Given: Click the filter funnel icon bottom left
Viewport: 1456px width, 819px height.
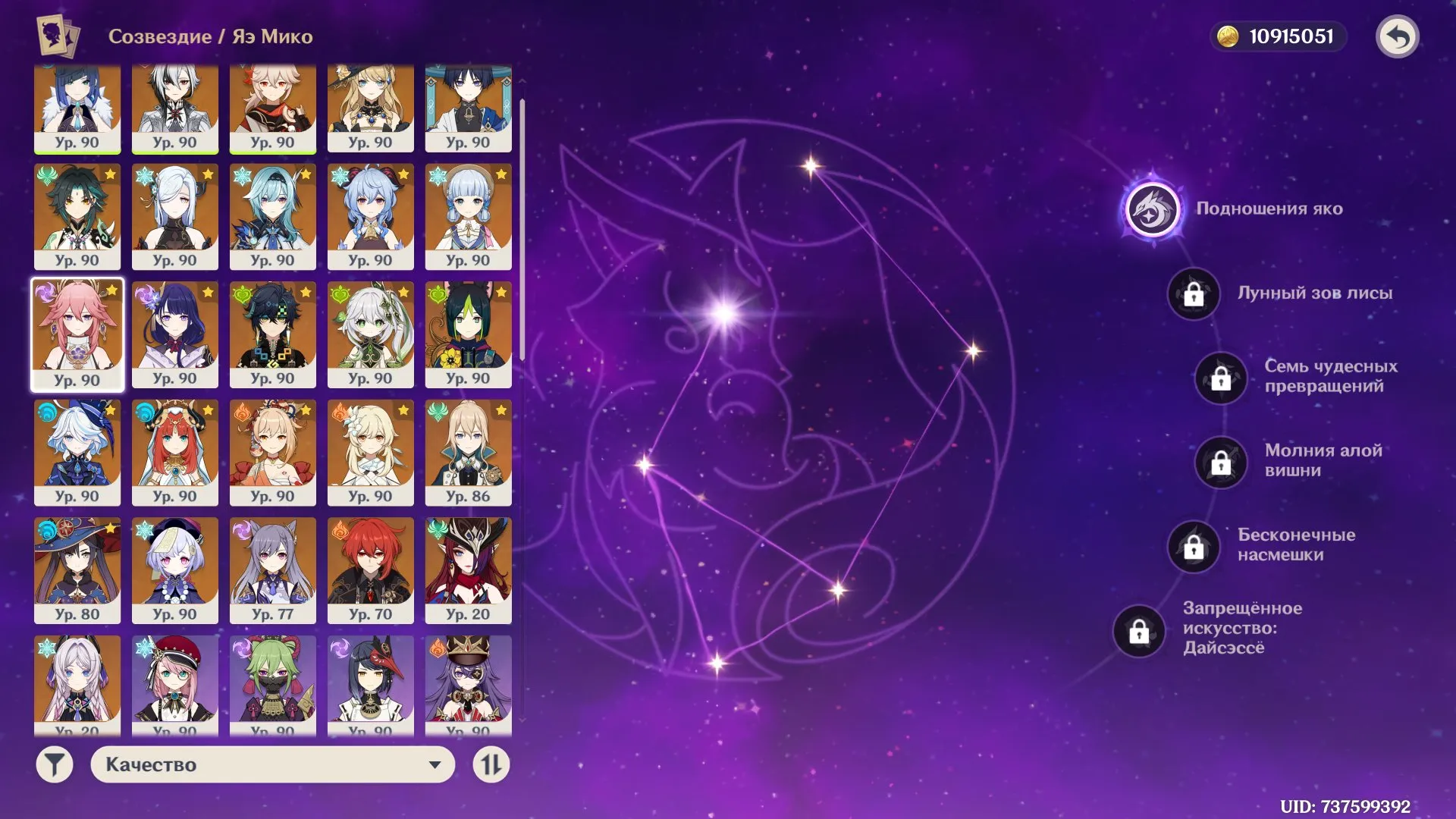Looking at the screenshot, I should (53, 766).
